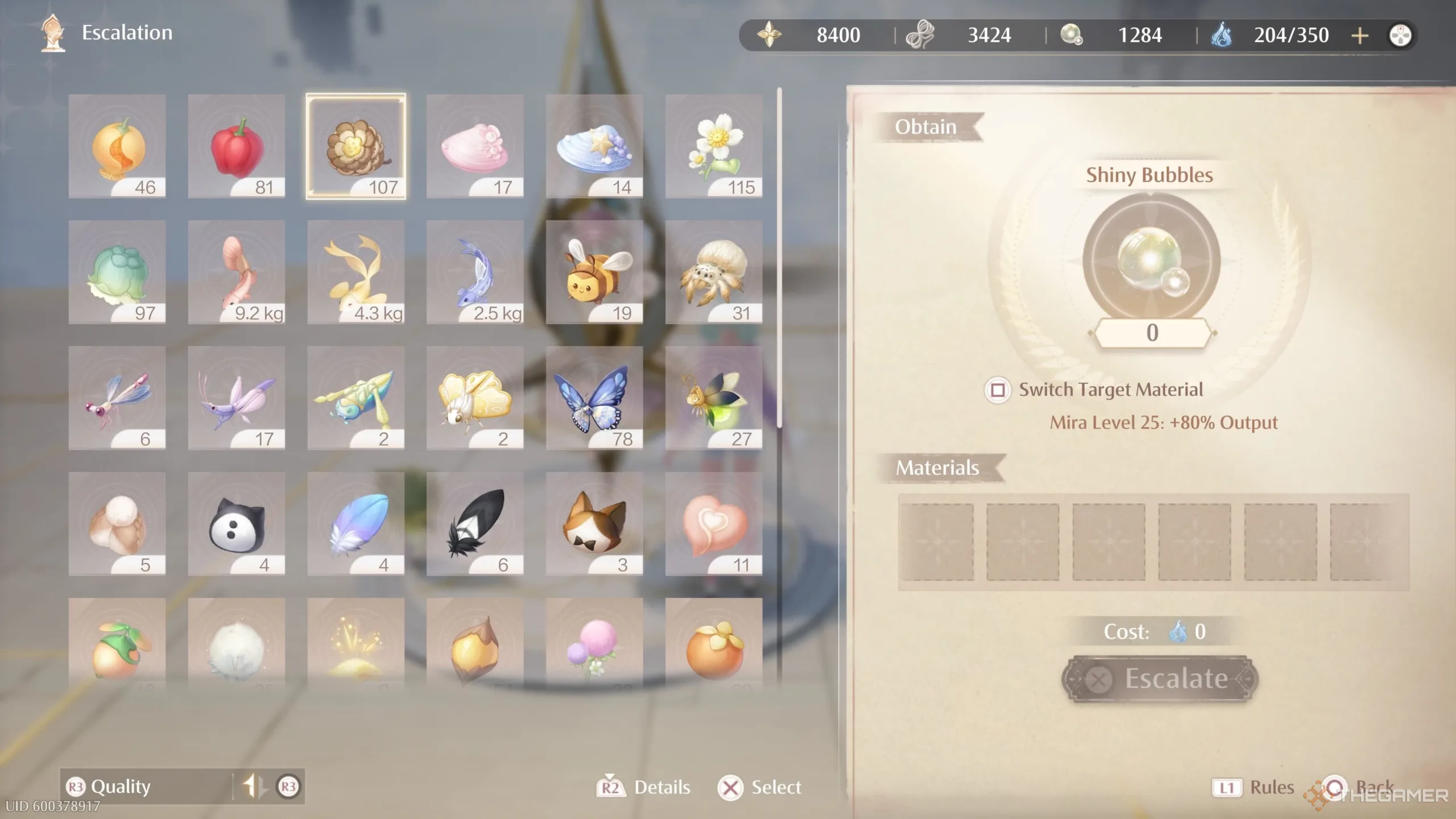Viewport: 1456px width, 819px height.
Task: Select the firefly material slot
Action: point(714,398)
